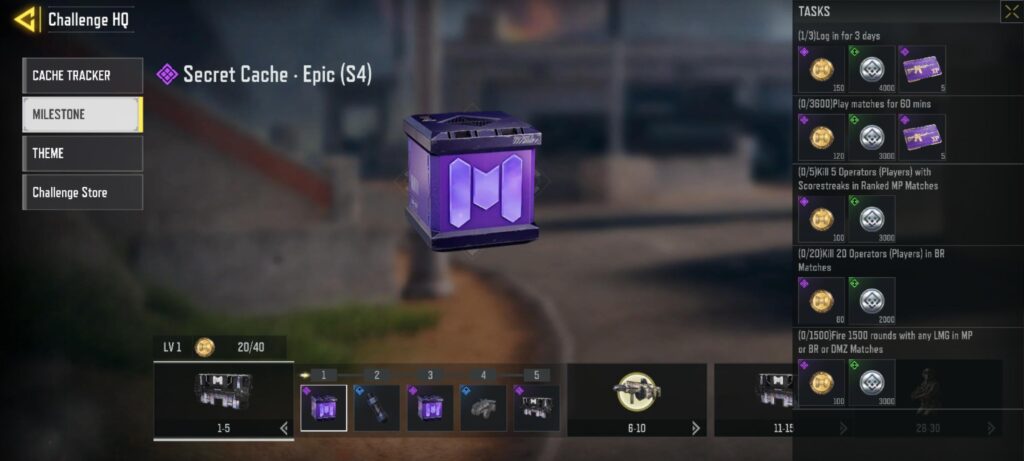This screenshot has width=1024, height=461.
Task: Select the Milestone tab
Action: 82,114
